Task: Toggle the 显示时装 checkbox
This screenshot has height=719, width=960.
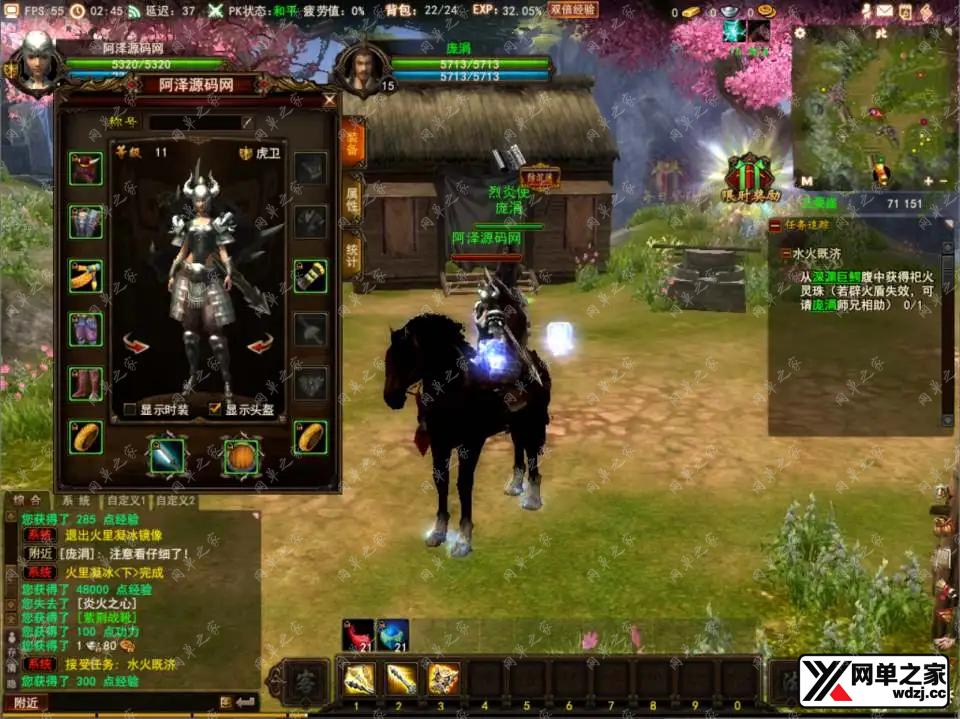Action: click(x=130, y=409)
